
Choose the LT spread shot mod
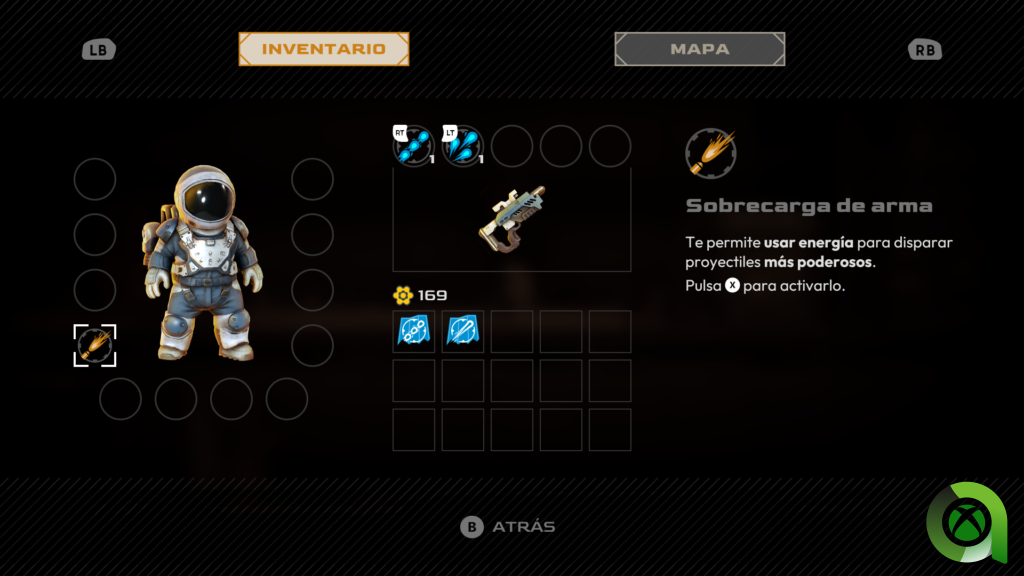tap(462, 146)
